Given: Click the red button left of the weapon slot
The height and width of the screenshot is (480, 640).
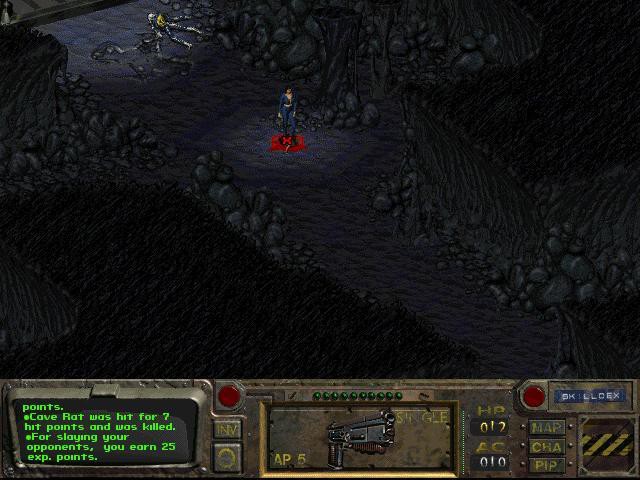Looking at the screenshot, I should pyautogui.click(x=229, y=396).
